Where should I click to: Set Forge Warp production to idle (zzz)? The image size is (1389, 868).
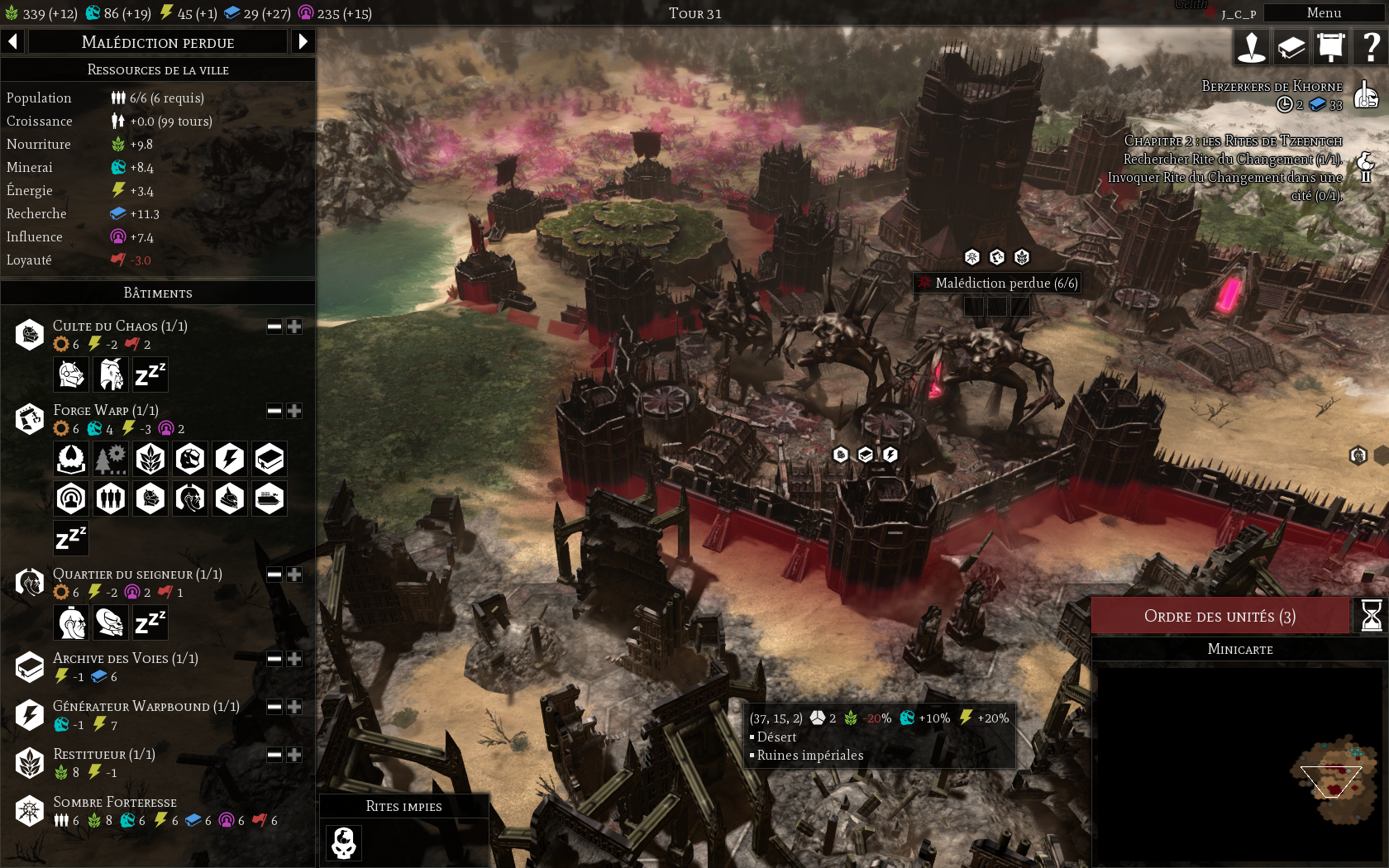[x=71, y=538]
